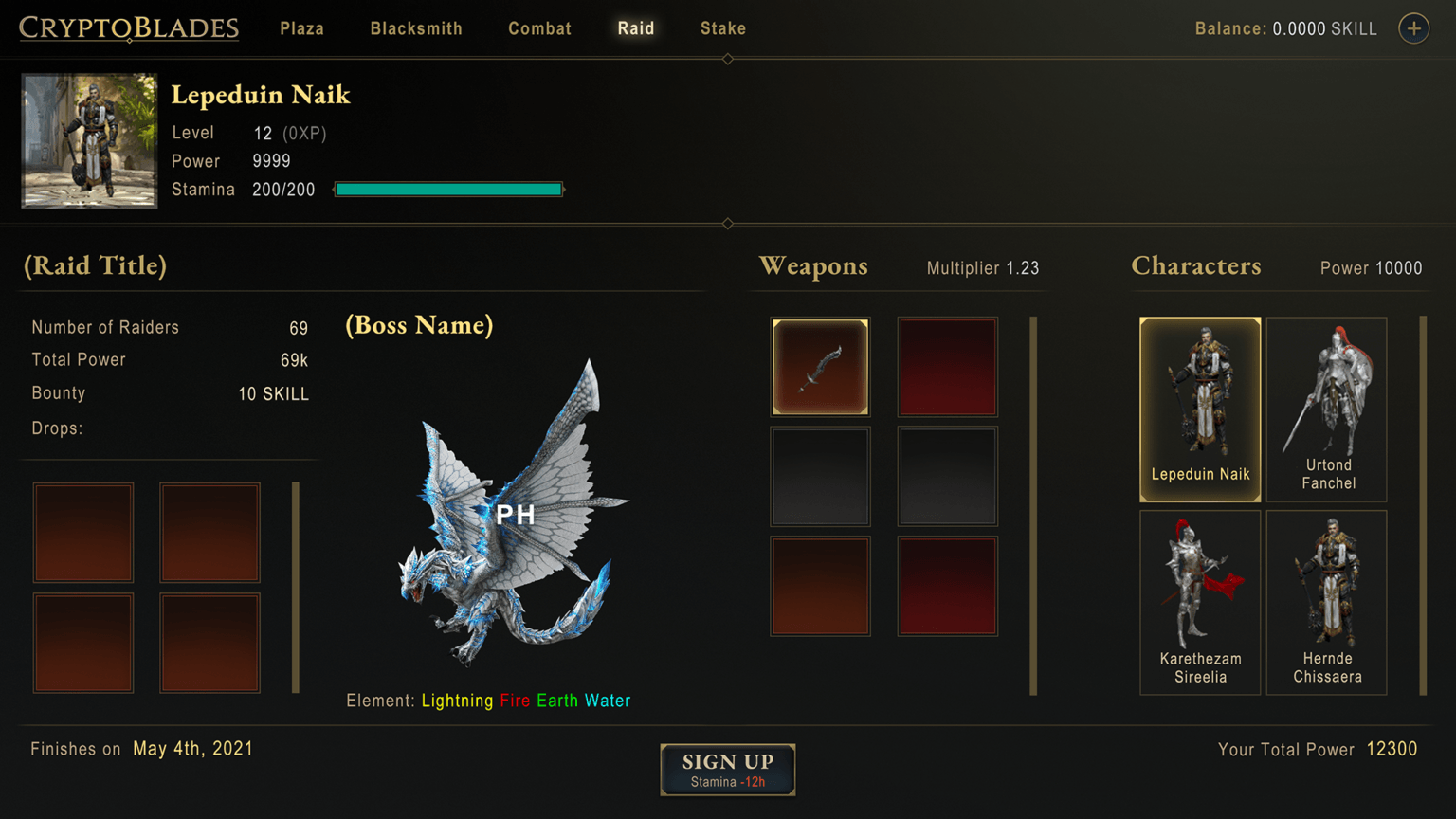Click the weapons list scrollbar
1456x819 pixels.
[x=1033, y=505]
